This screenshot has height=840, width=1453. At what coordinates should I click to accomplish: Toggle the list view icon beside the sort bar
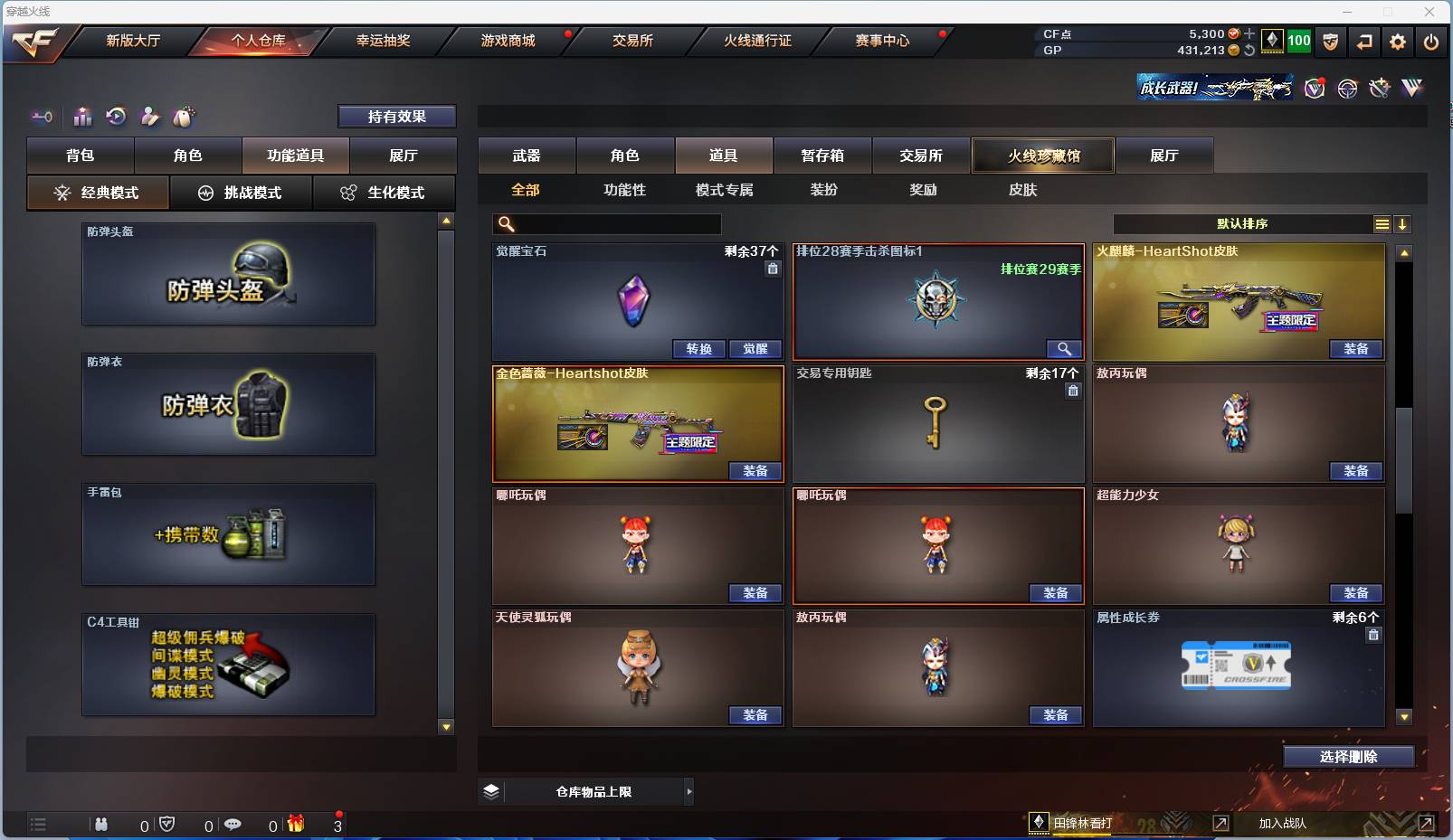[x=1382, y=223]
